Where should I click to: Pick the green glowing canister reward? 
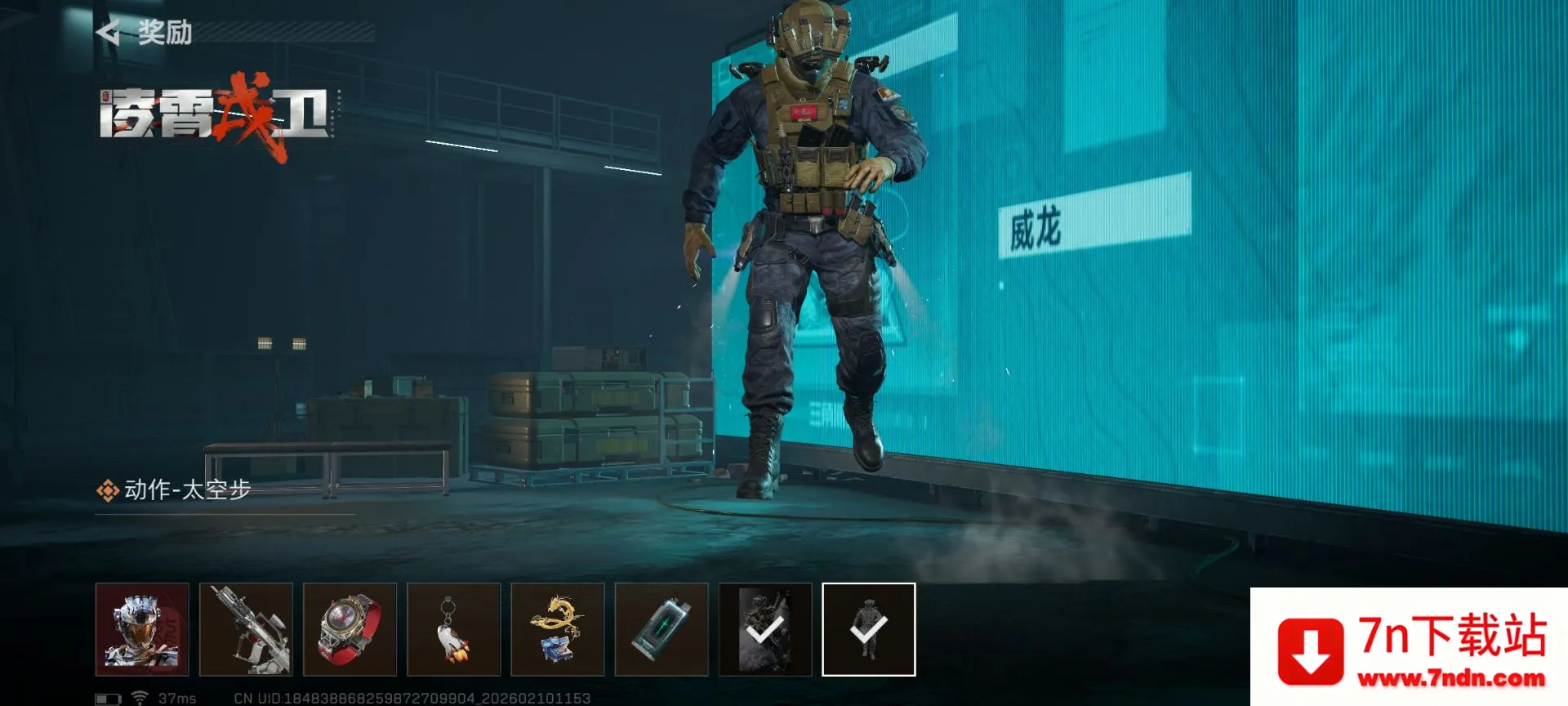point(661,629)
